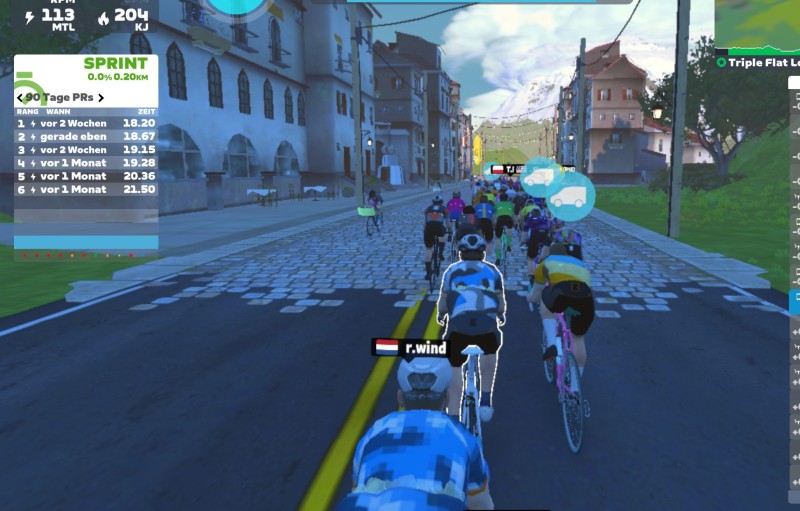Click the r.wind rider name tag
The image size is (800, 511).
point(412,348)
